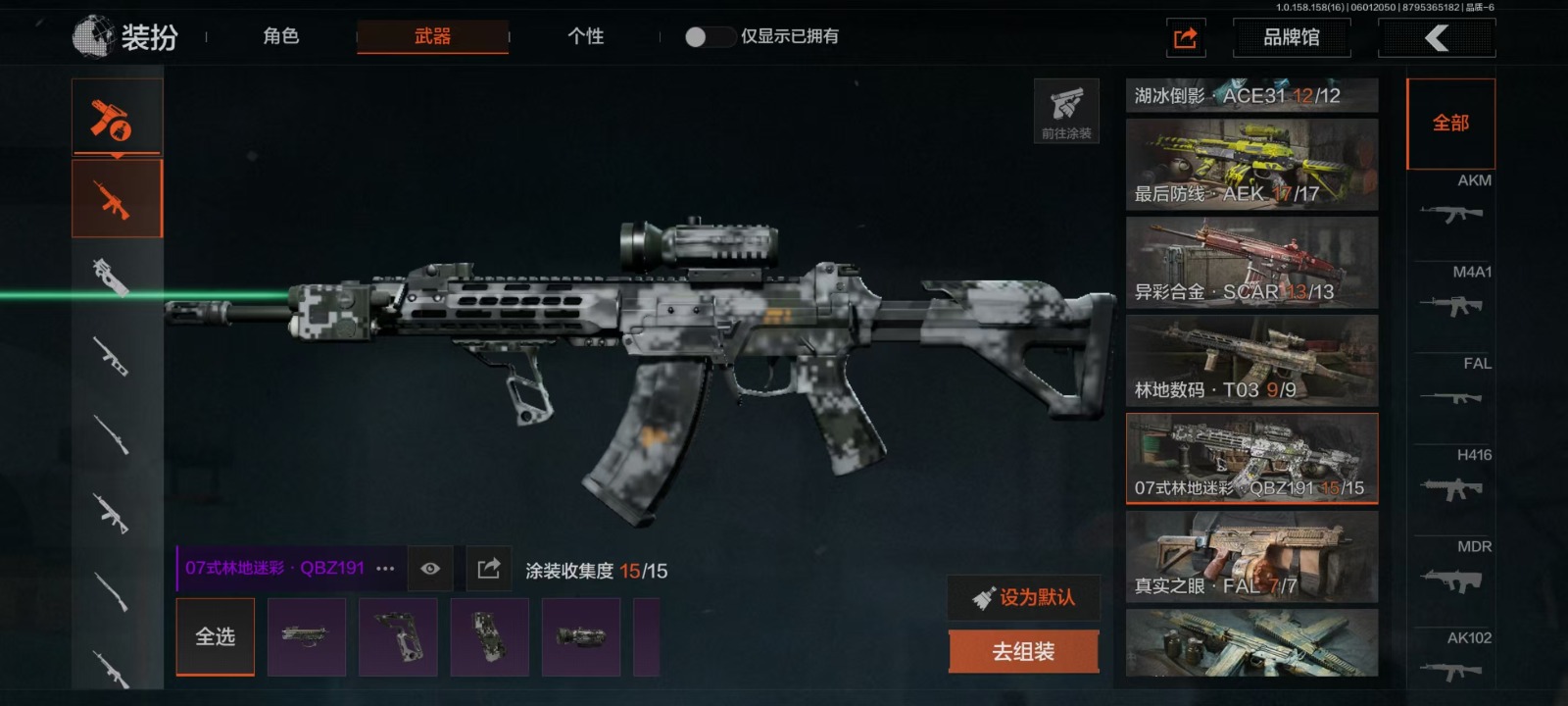
Task: Filter skins by AKM
Action: pos(1453,201)
